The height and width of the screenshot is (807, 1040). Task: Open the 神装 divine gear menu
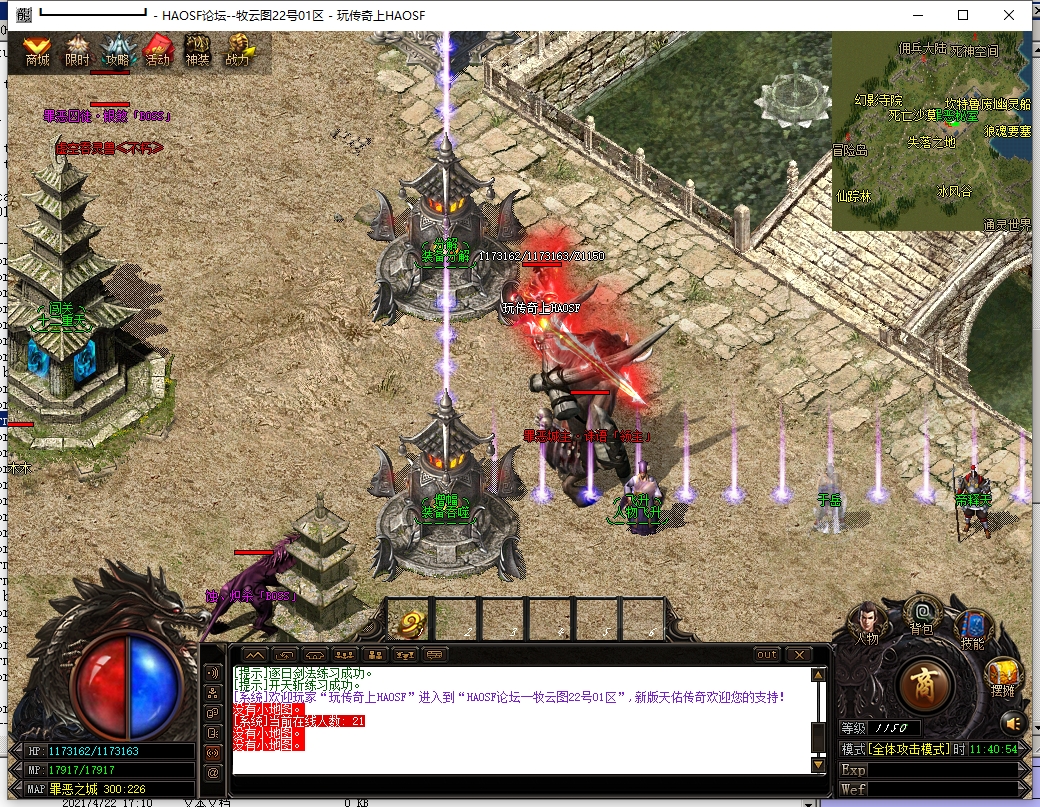(197, 51)
